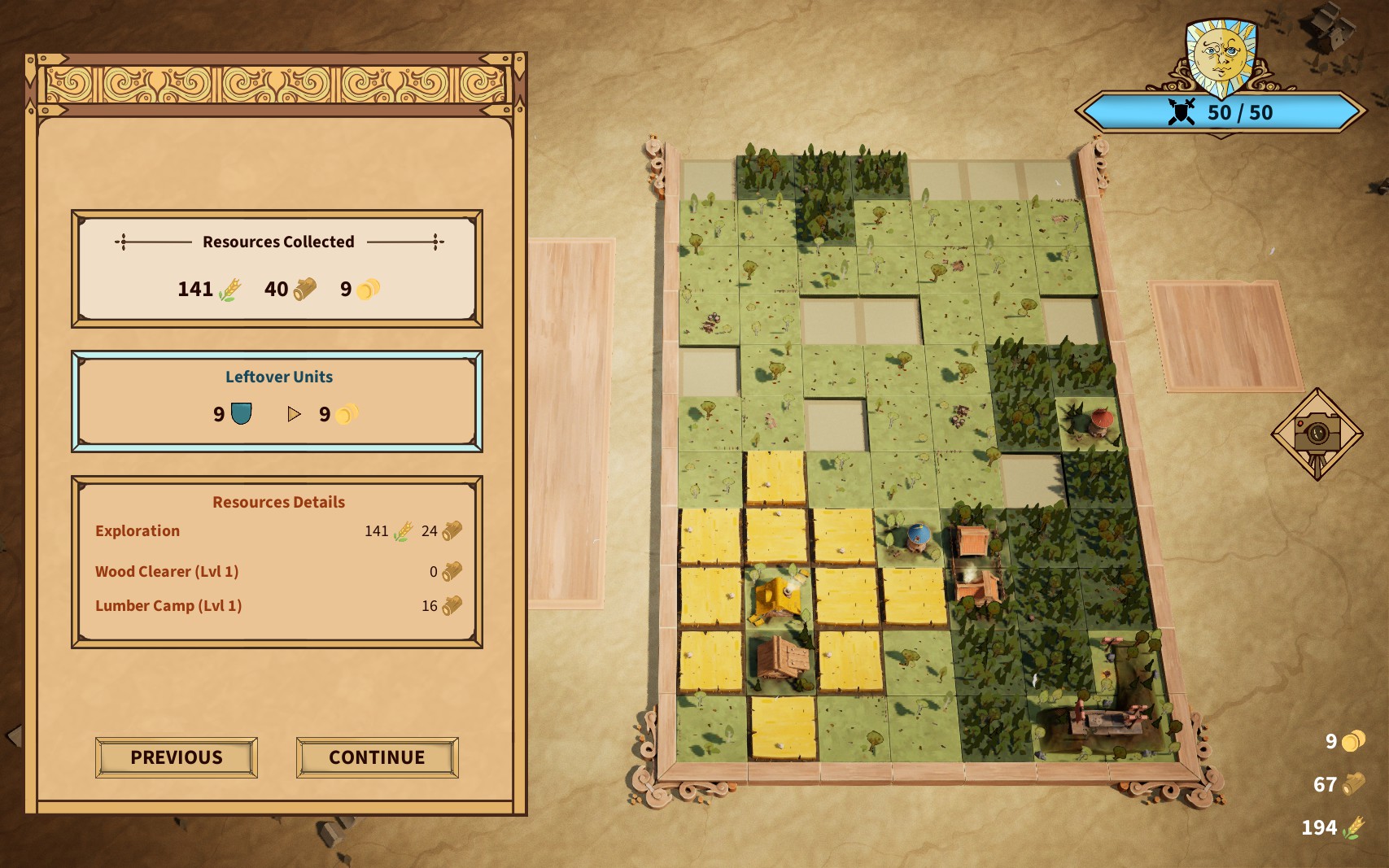Click the small left arrow at screen edge
Image resolution: width=1389 pixels, height=868 pixels.
[x=13, y=736]
